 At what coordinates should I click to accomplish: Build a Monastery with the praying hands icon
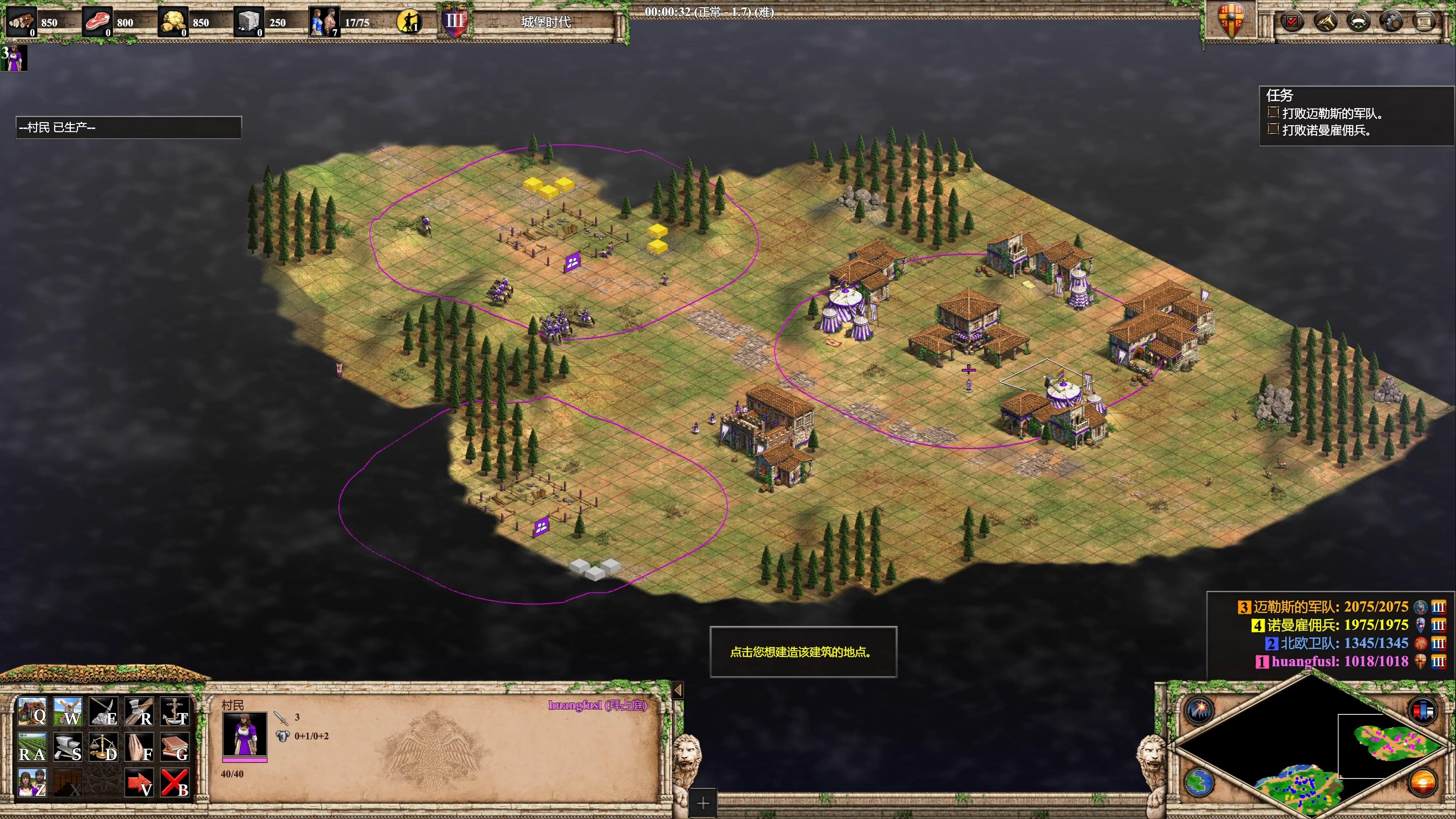(139, 747)
